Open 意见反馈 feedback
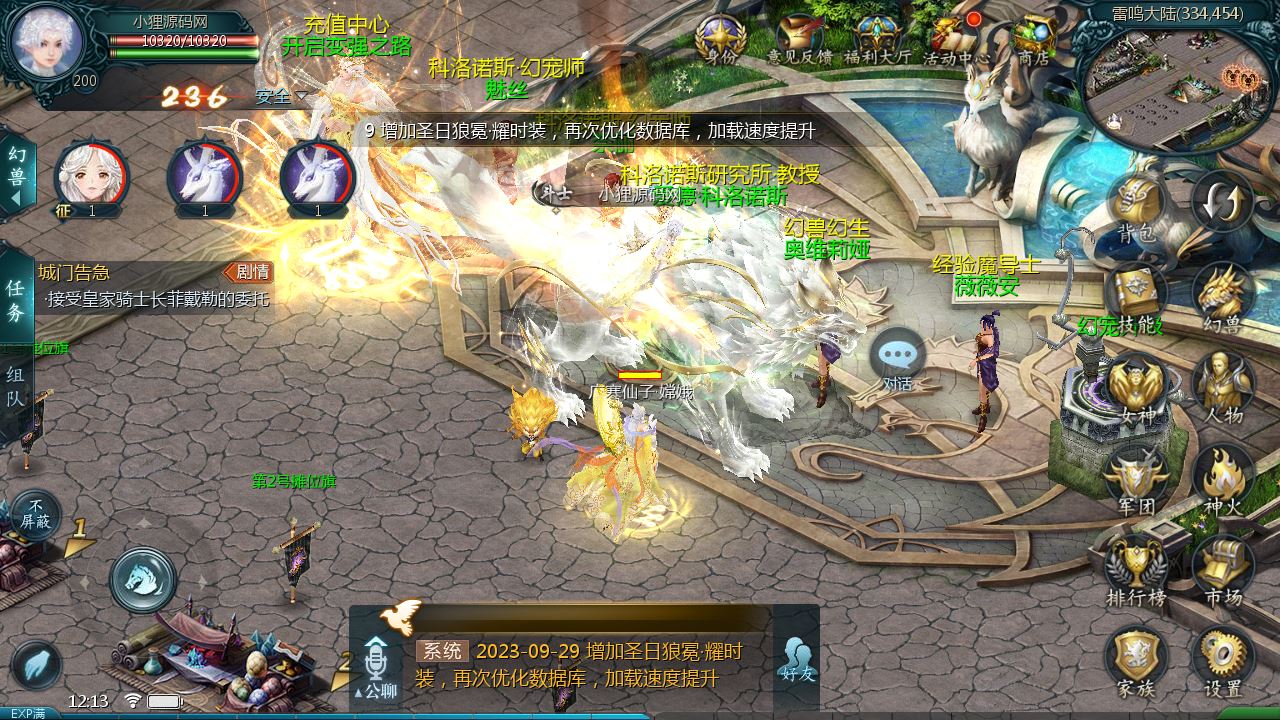 tap(799, 40)
